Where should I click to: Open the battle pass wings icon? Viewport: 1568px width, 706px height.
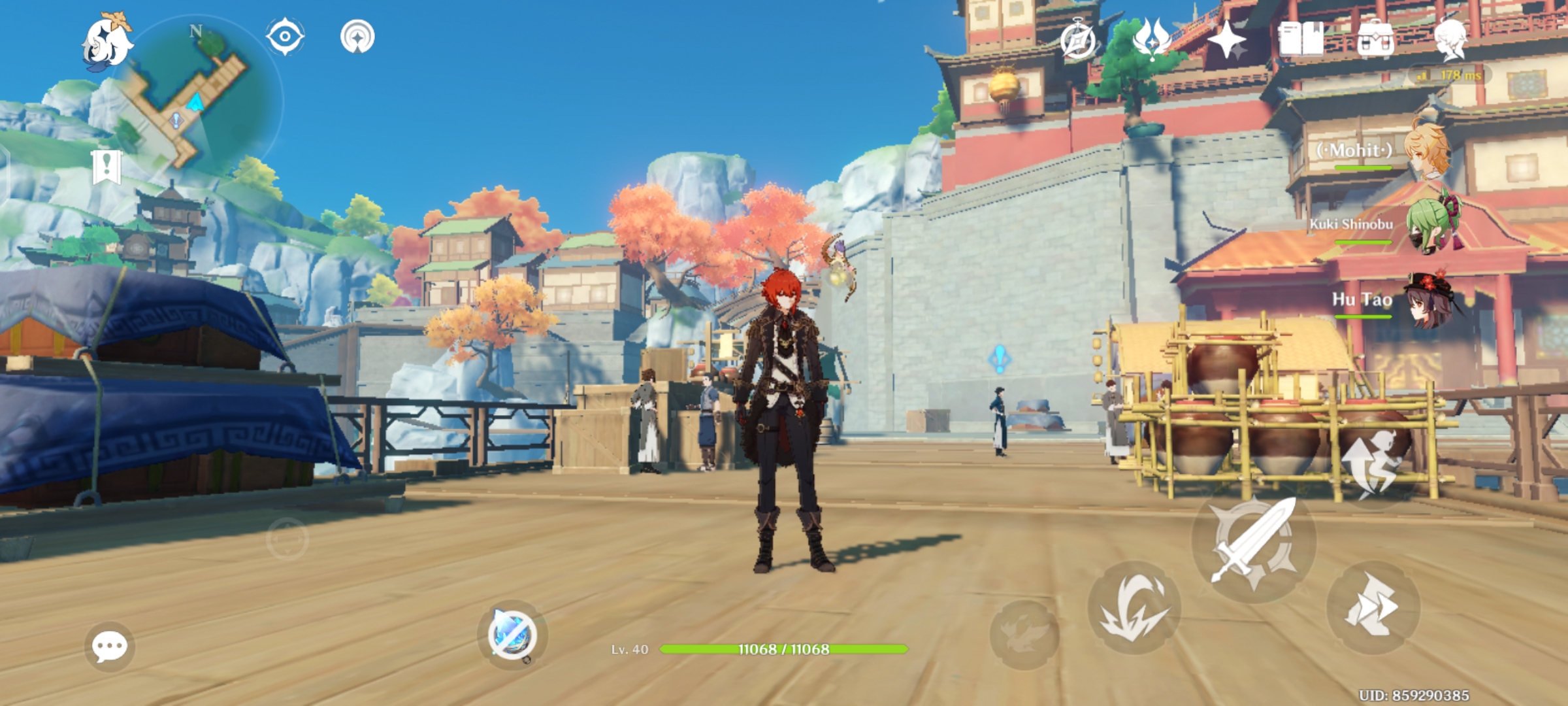pos(1152,39)
